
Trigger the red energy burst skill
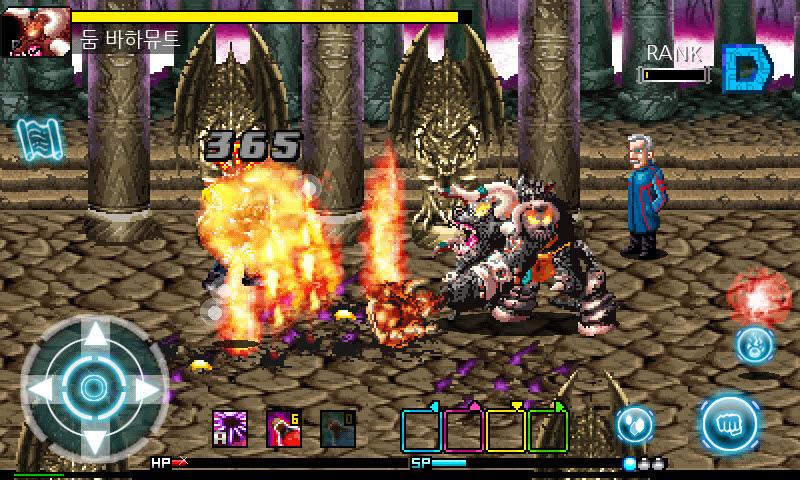[x=758, y=296]
